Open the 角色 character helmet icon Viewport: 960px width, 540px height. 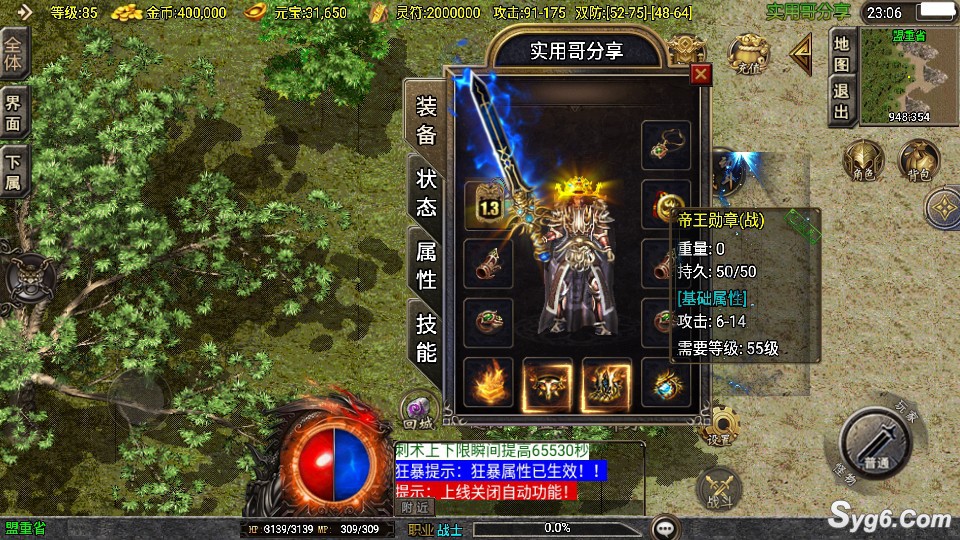coord(862,160)
